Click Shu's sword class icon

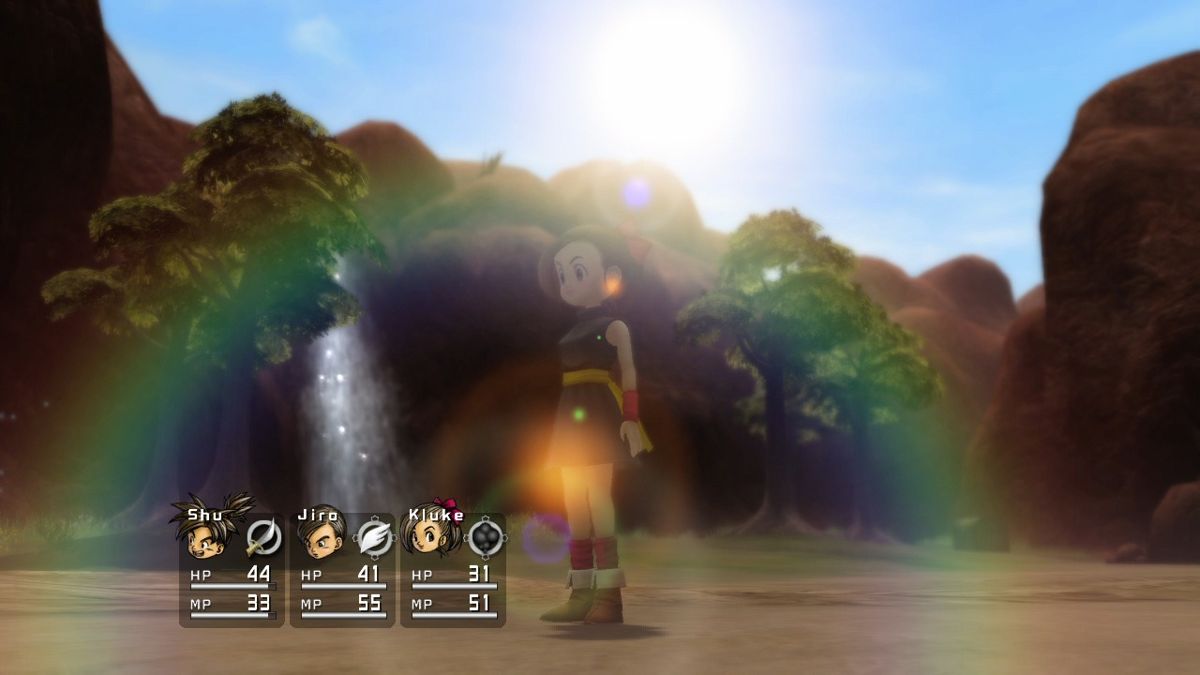(263, 538)
